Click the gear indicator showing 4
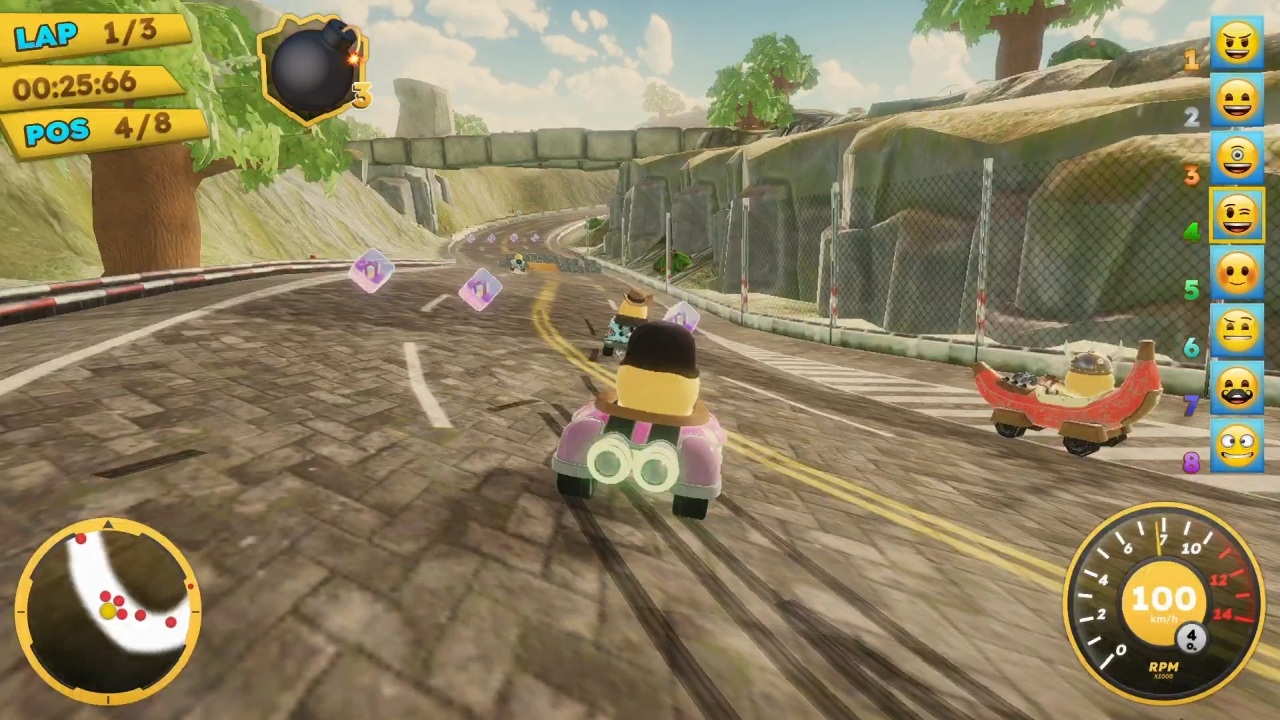Viewport: 1280px width, 720px height. (1190, 638)
